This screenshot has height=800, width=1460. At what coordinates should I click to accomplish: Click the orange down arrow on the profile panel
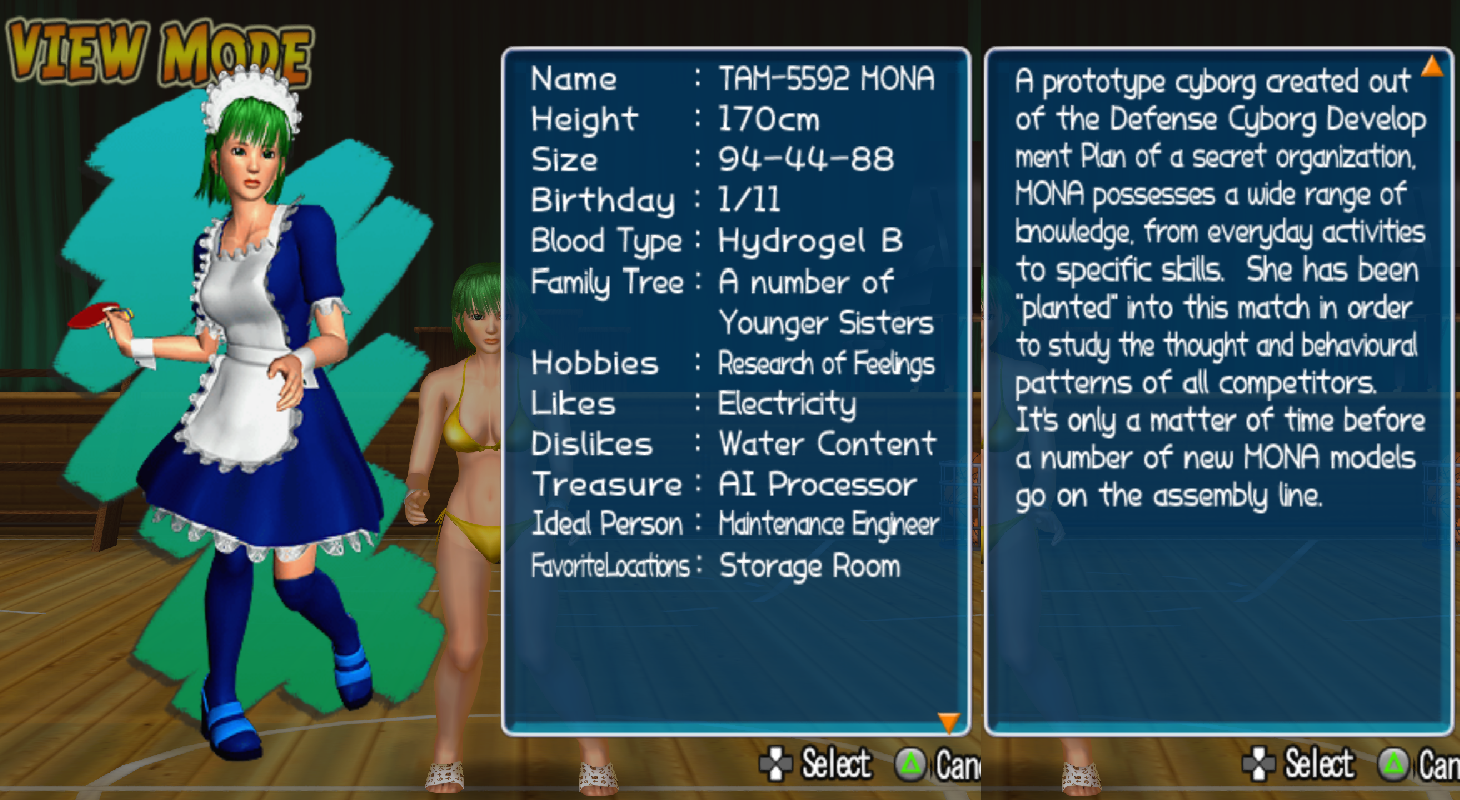click(948, 721)
